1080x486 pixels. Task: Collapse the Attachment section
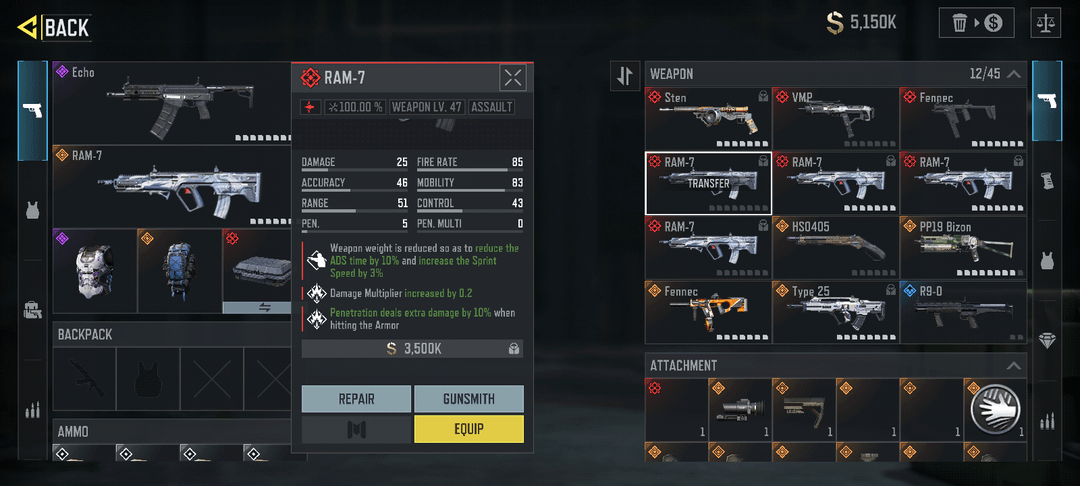pyautogui.click(x=1014, y=366)
